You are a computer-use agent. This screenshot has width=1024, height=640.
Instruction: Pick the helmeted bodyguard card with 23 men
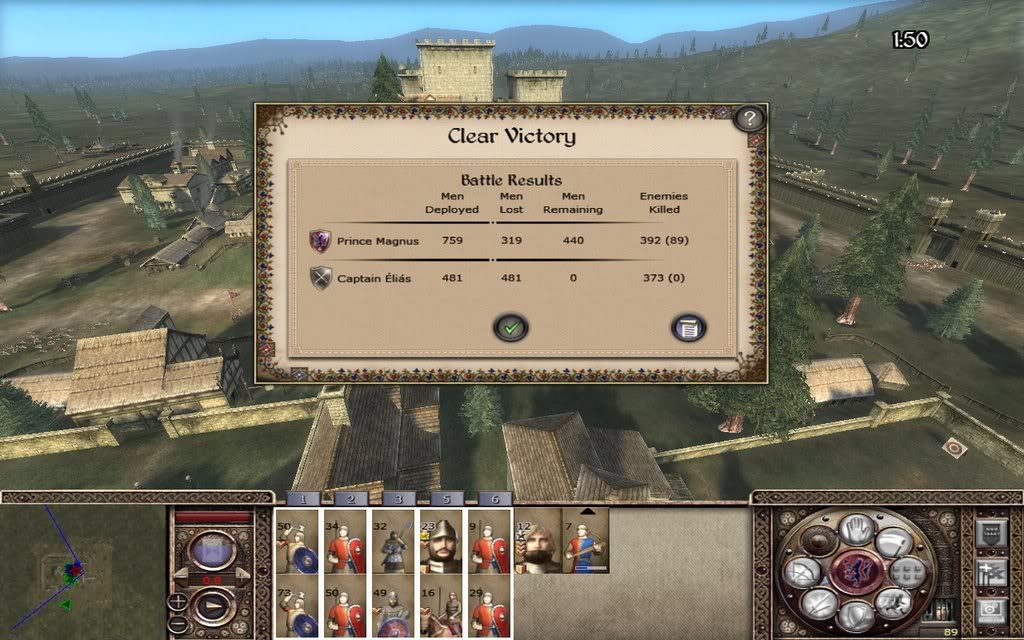(443, 541)
